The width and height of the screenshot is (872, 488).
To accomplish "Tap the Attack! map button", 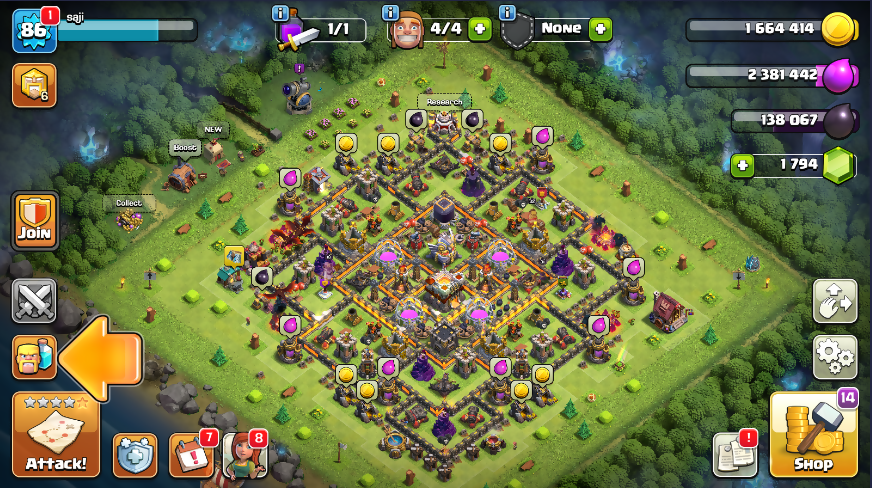I will coord(55,435).
